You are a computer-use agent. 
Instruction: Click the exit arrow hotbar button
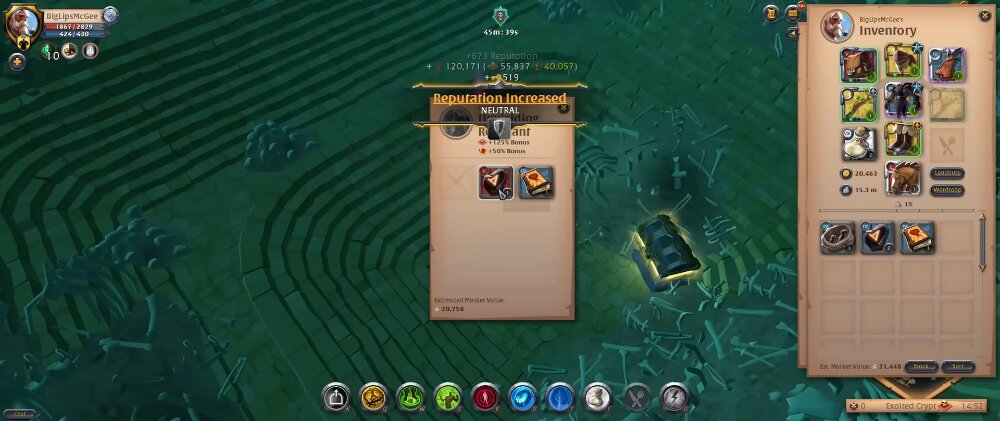click(x=336, y=398)
